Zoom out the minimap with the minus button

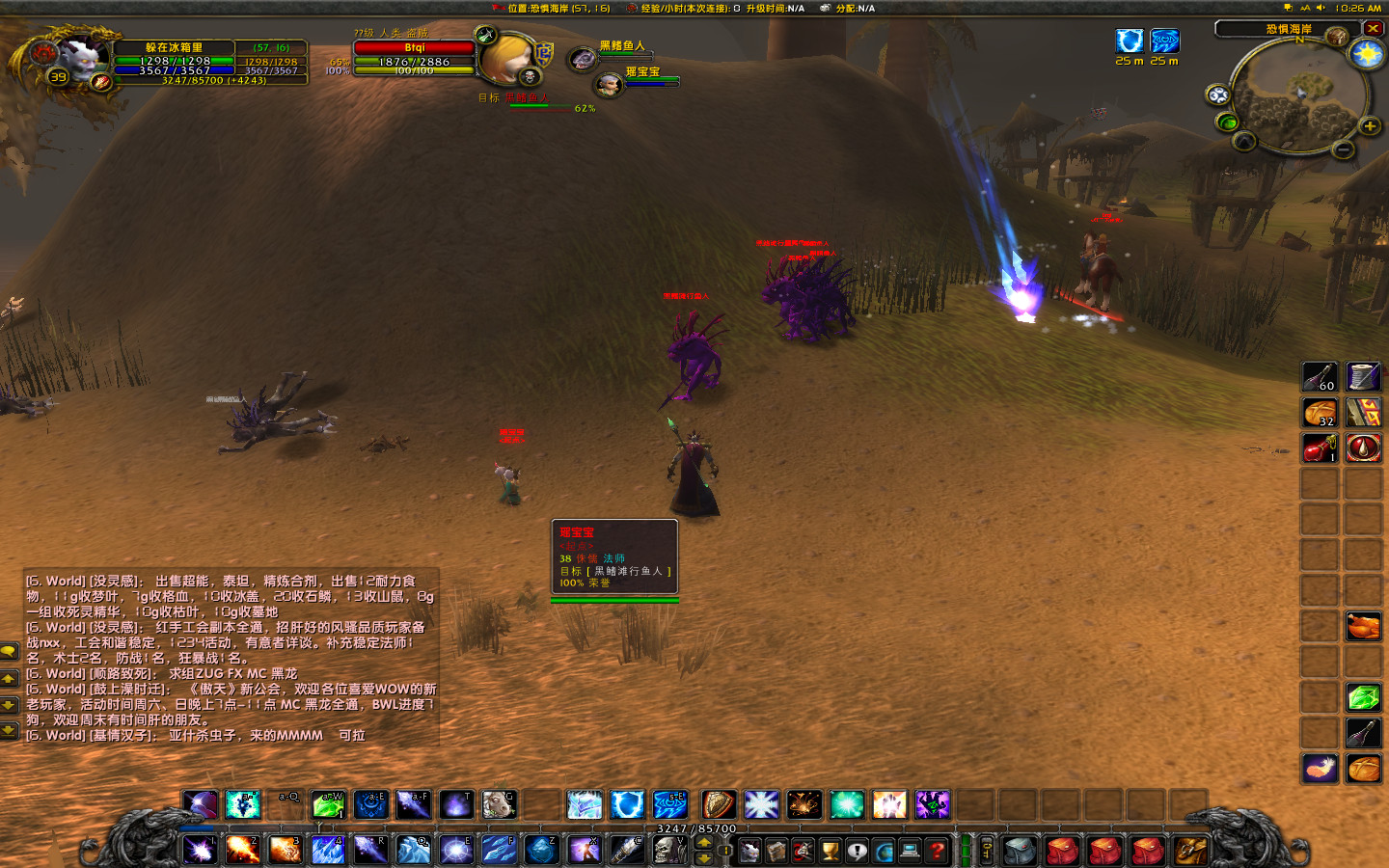(1344, 149)
